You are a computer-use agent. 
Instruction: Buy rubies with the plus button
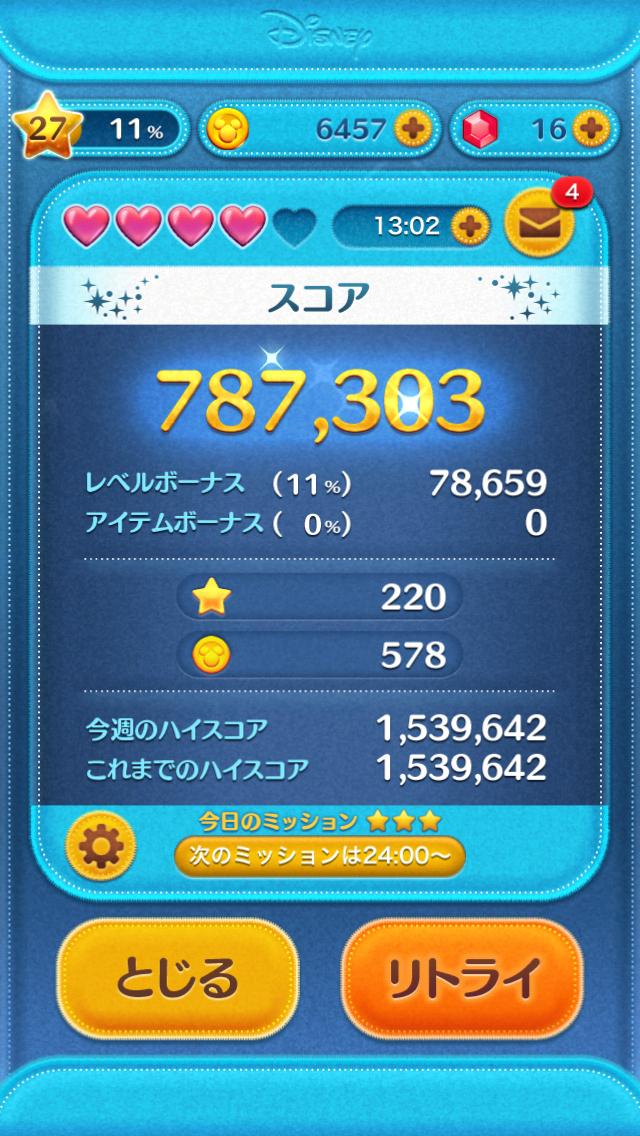pos(590,128)
